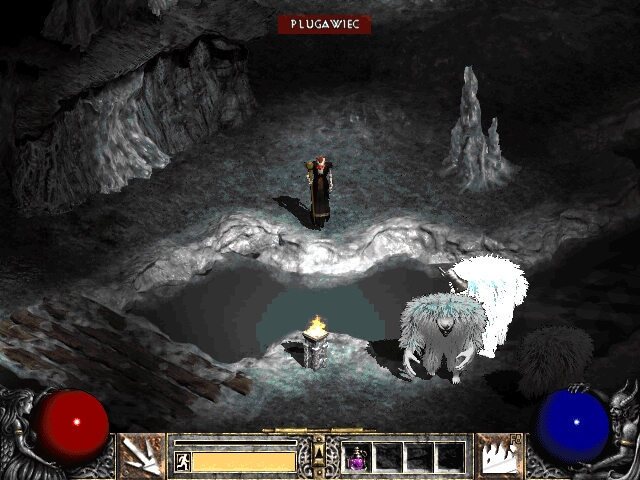The height and width of the screenshot is (480, 640).
Task: Select the left-click attack skill icon
Action: tap(141, 455)
